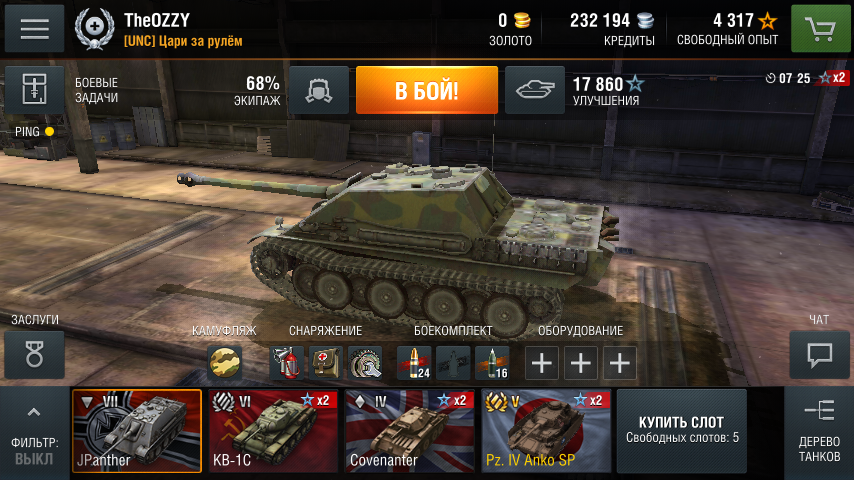Image resolution: width=854 pixels, height=480 pixels.
Task: Select the shell slot with 24 rounds
Action: point(414,363)
